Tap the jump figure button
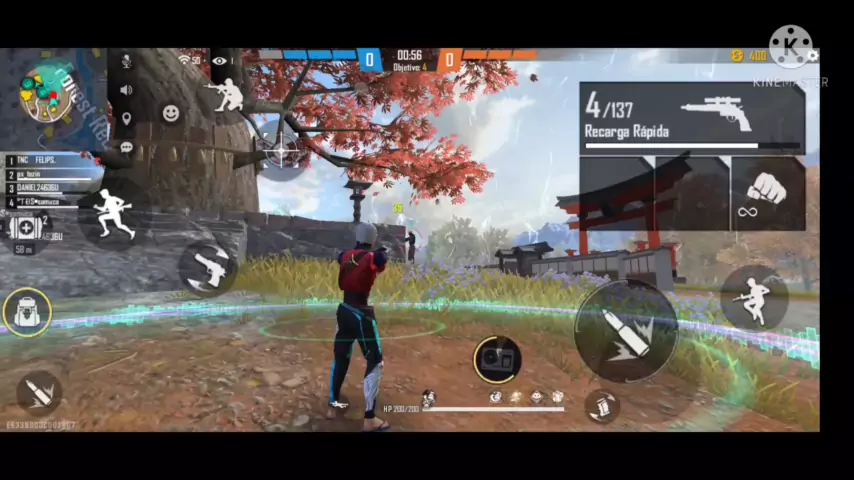The height and width of the screenshot is (480, 854). click(x=753, y=297)
